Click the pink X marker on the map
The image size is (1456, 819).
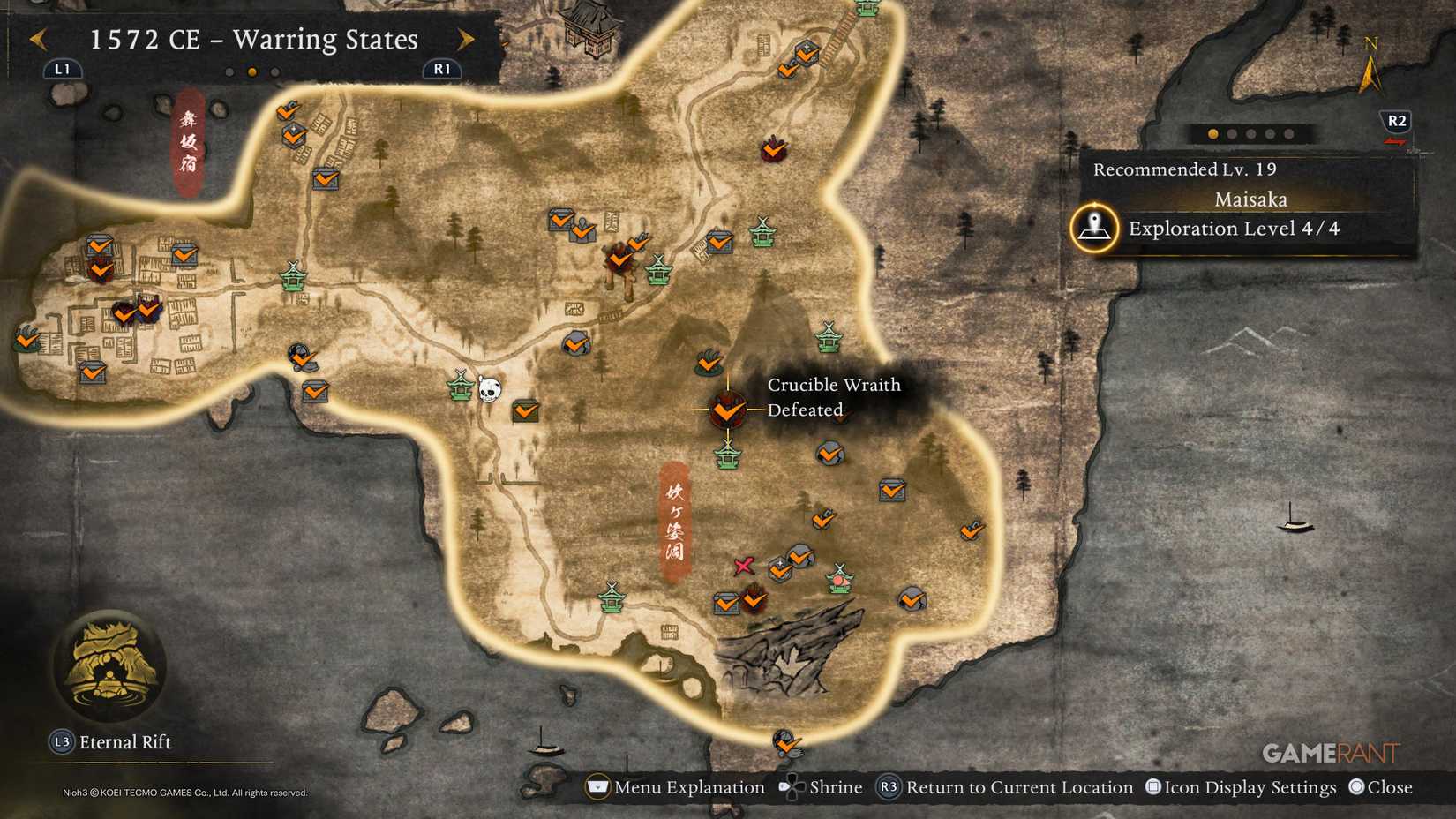pyautogui.click(x=744, y=566)
